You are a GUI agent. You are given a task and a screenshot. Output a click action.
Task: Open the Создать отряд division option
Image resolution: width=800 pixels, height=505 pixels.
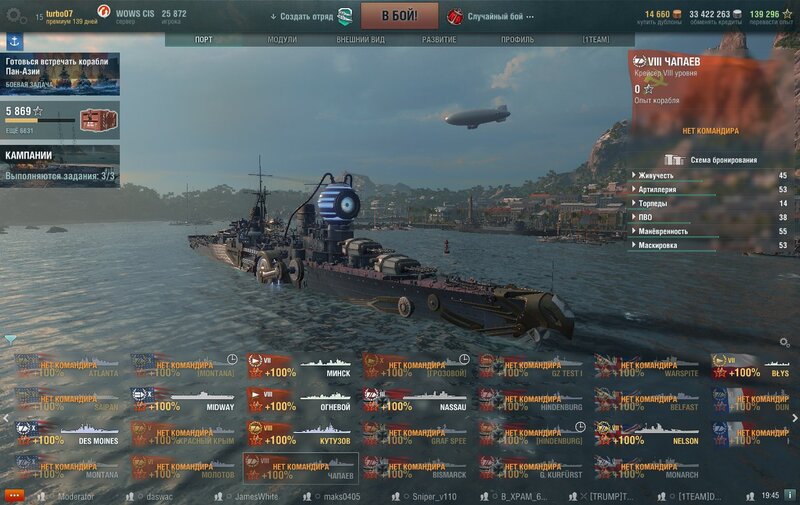pos(310,17)
